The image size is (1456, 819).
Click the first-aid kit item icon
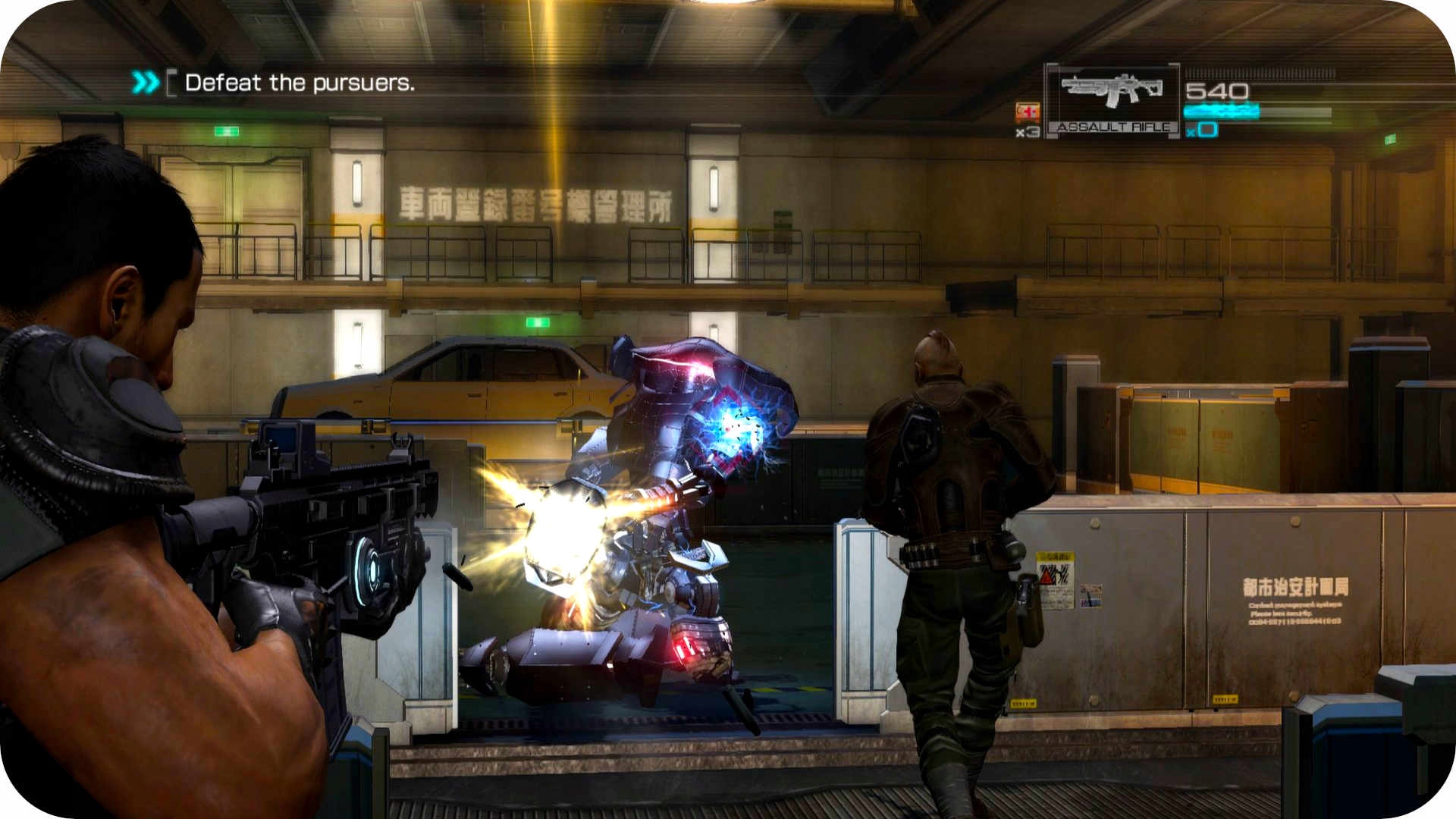[1028, 112]
